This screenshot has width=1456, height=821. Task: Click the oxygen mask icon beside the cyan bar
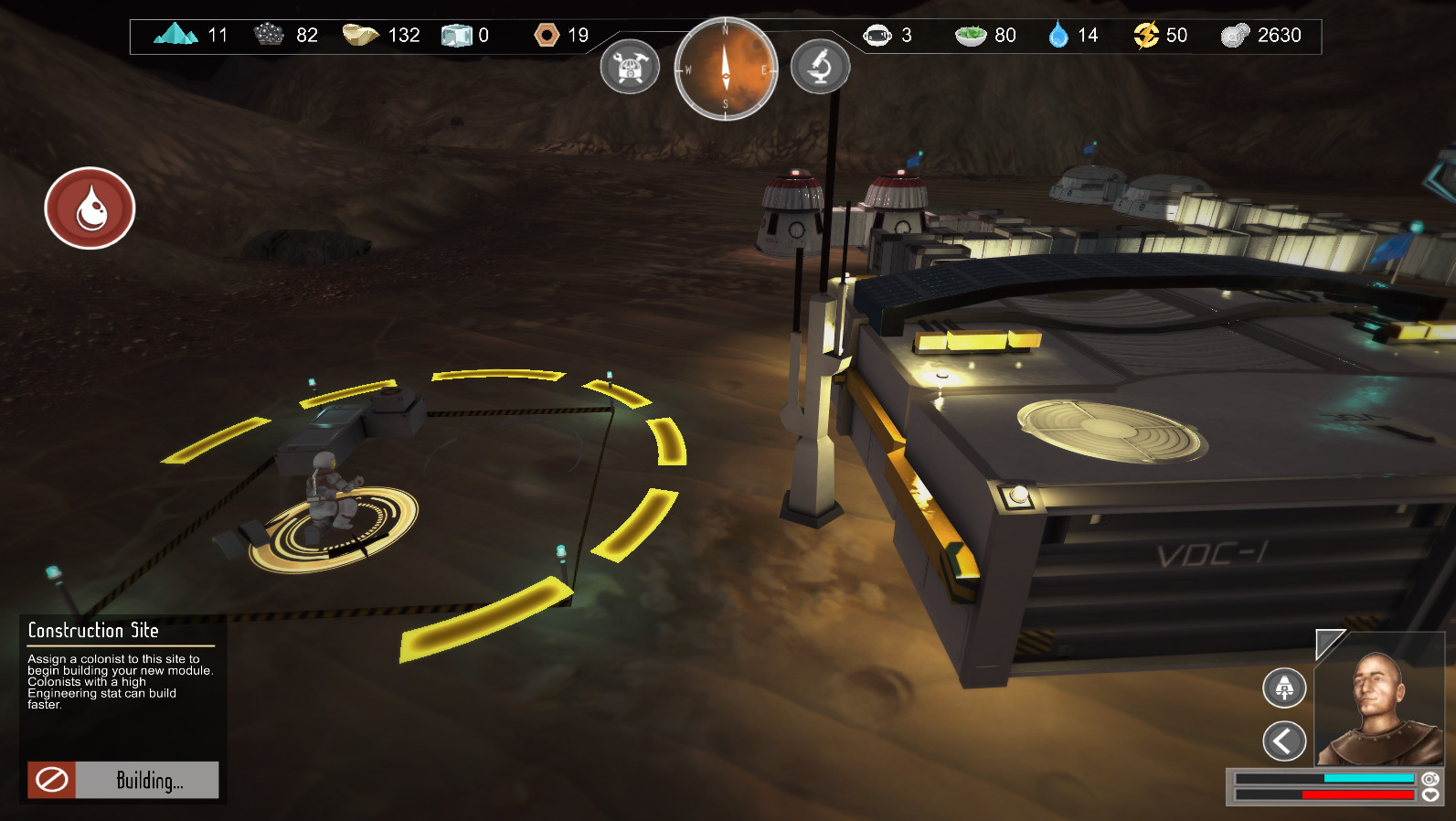coord(1429,780)
